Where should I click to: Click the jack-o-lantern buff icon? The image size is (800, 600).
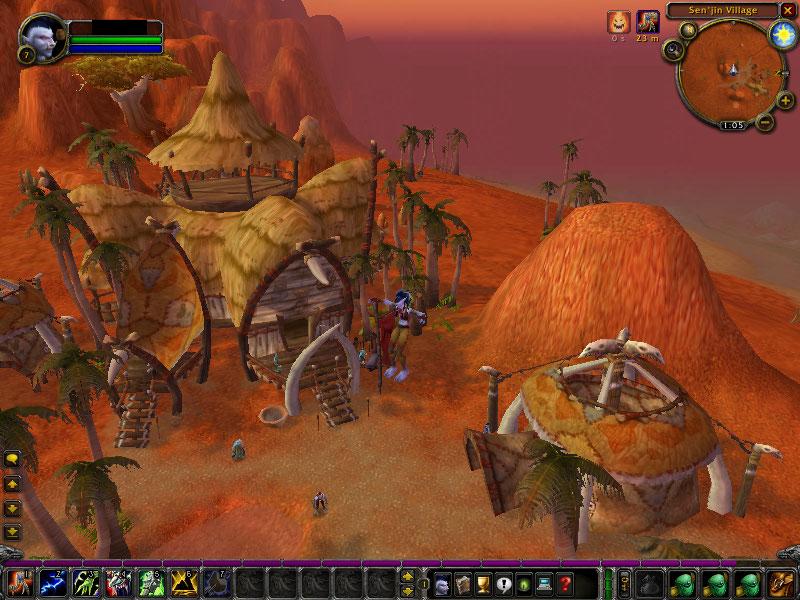click(x=619, y=21)
